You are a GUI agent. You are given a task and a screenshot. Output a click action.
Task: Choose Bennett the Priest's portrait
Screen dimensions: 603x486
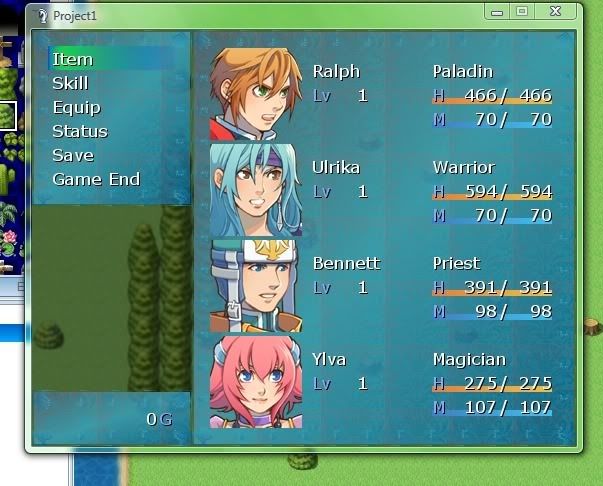pyautogui.click(x=255, y=286)
